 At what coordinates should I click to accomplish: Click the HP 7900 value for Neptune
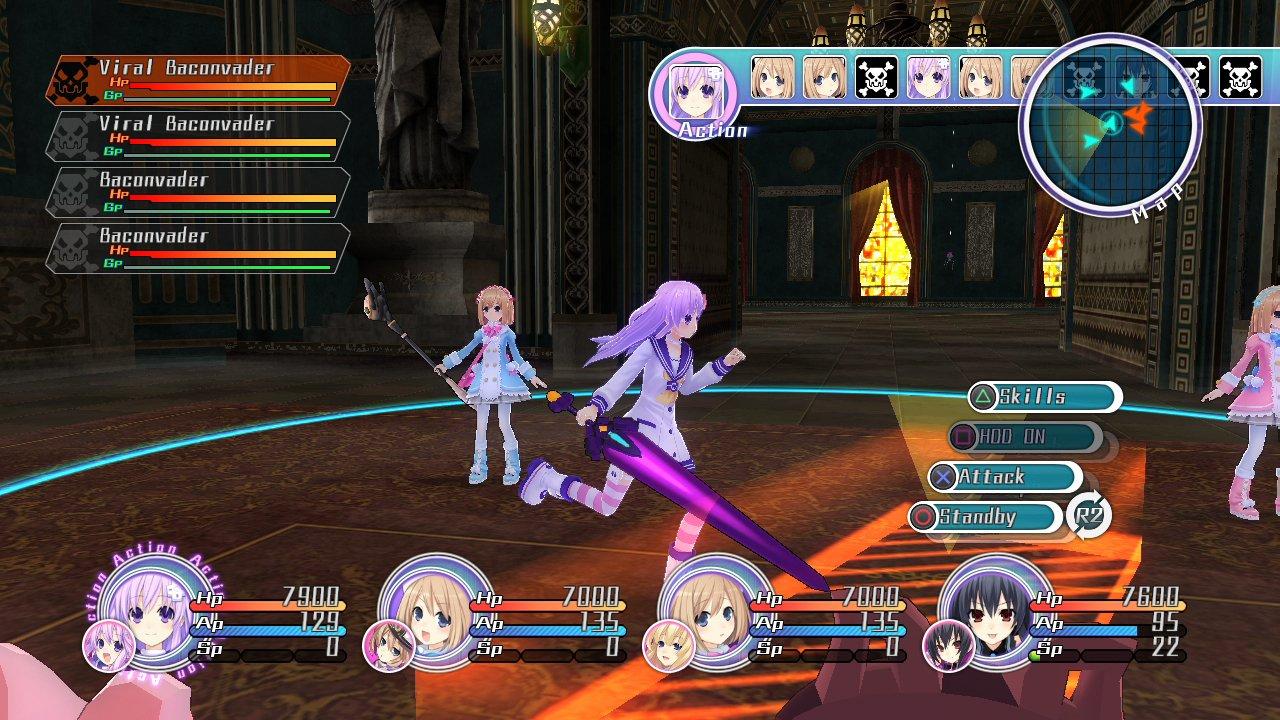(x=308, y=595)
